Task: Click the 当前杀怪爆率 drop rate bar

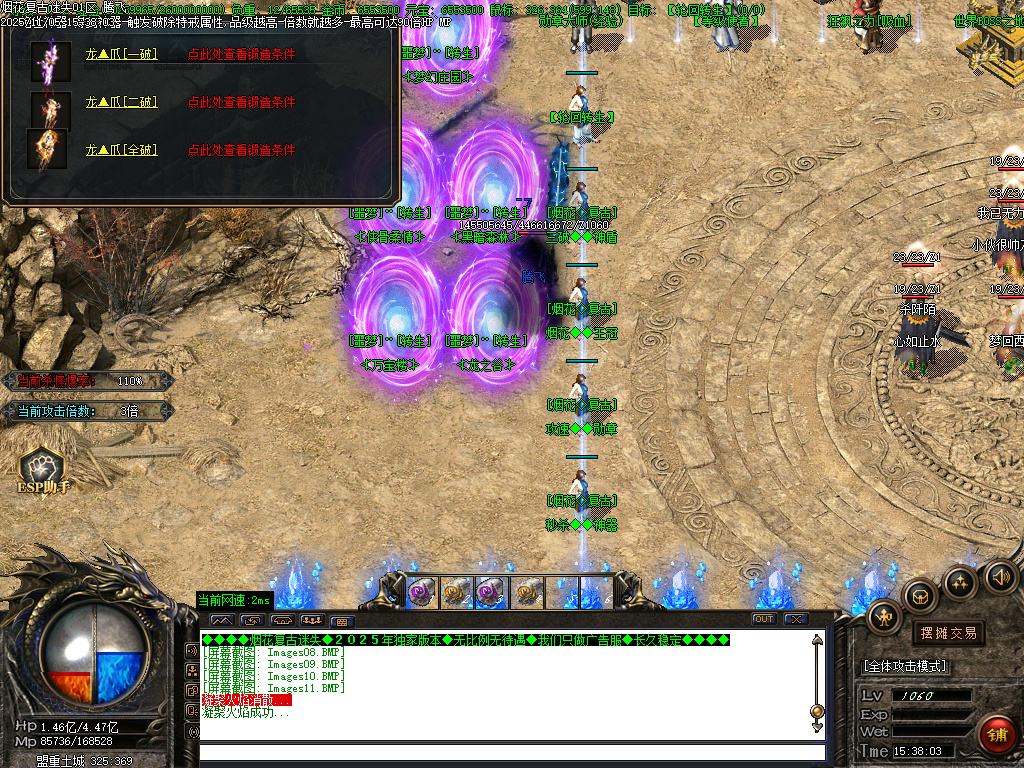Action: 85,381
